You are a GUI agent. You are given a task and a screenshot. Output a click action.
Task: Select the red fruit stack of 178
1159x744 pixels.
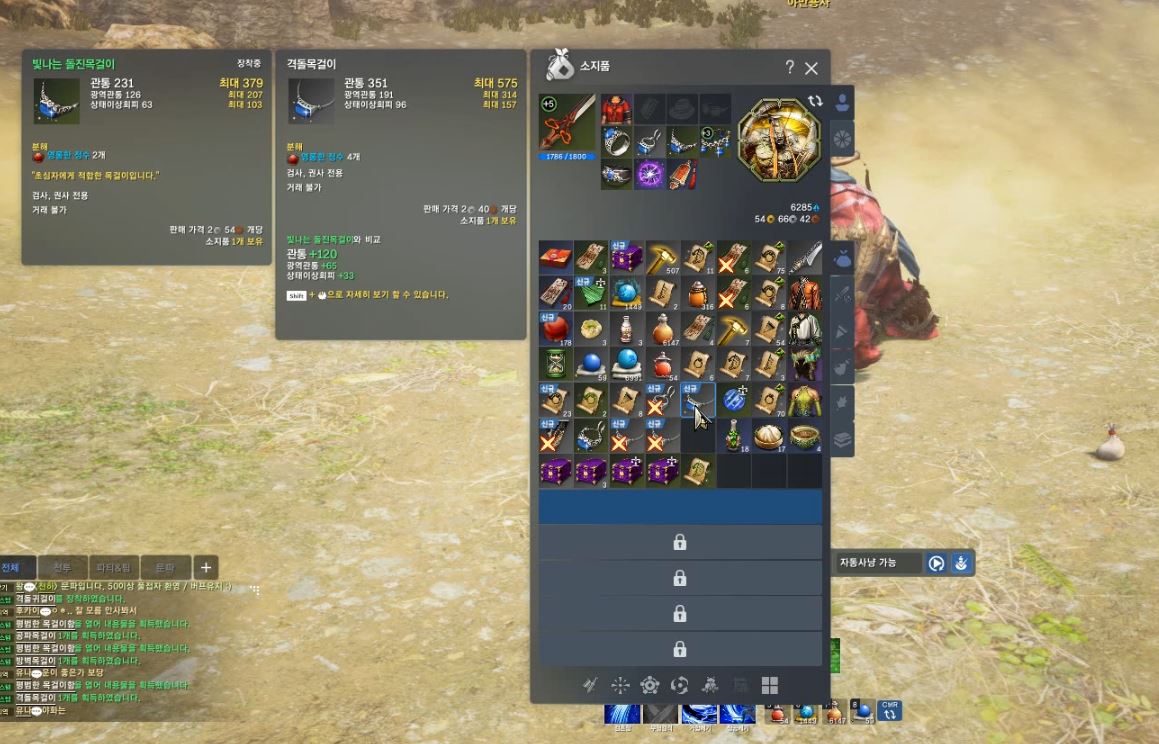(555, 329)
